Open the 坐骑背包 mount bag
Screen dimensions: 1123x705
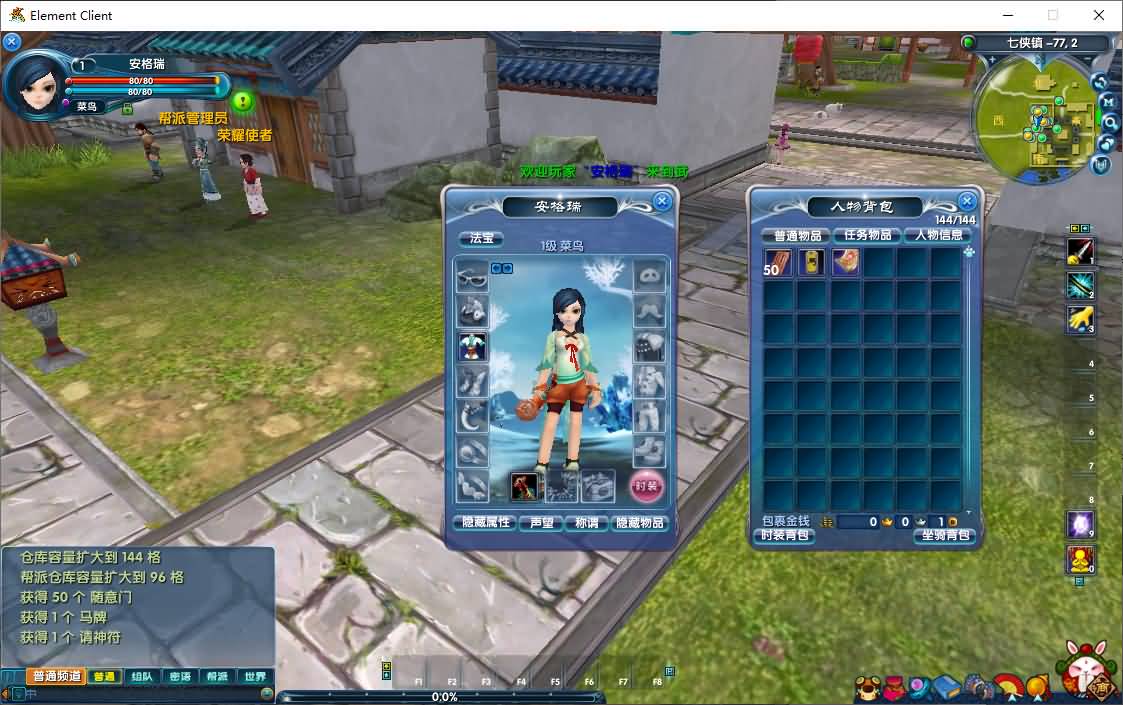point(943,536)
